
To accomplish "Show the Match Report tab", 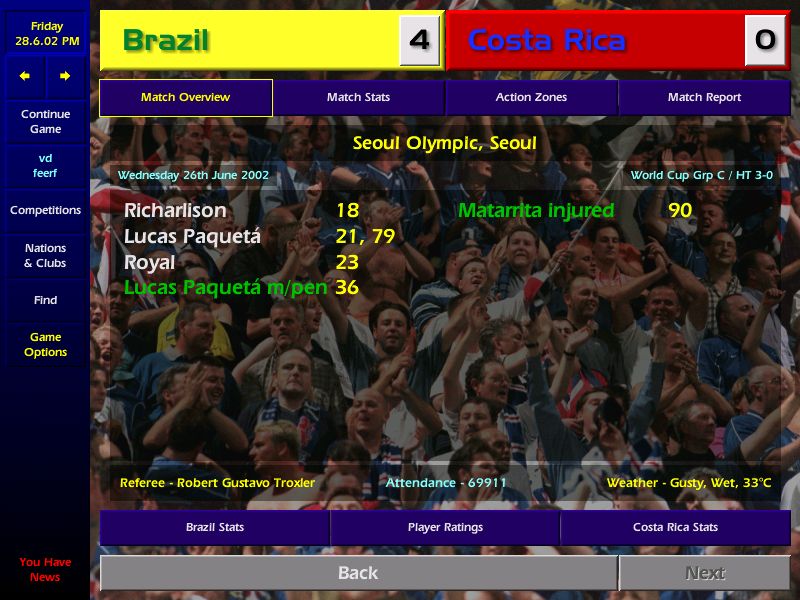I will coord(704,97).
